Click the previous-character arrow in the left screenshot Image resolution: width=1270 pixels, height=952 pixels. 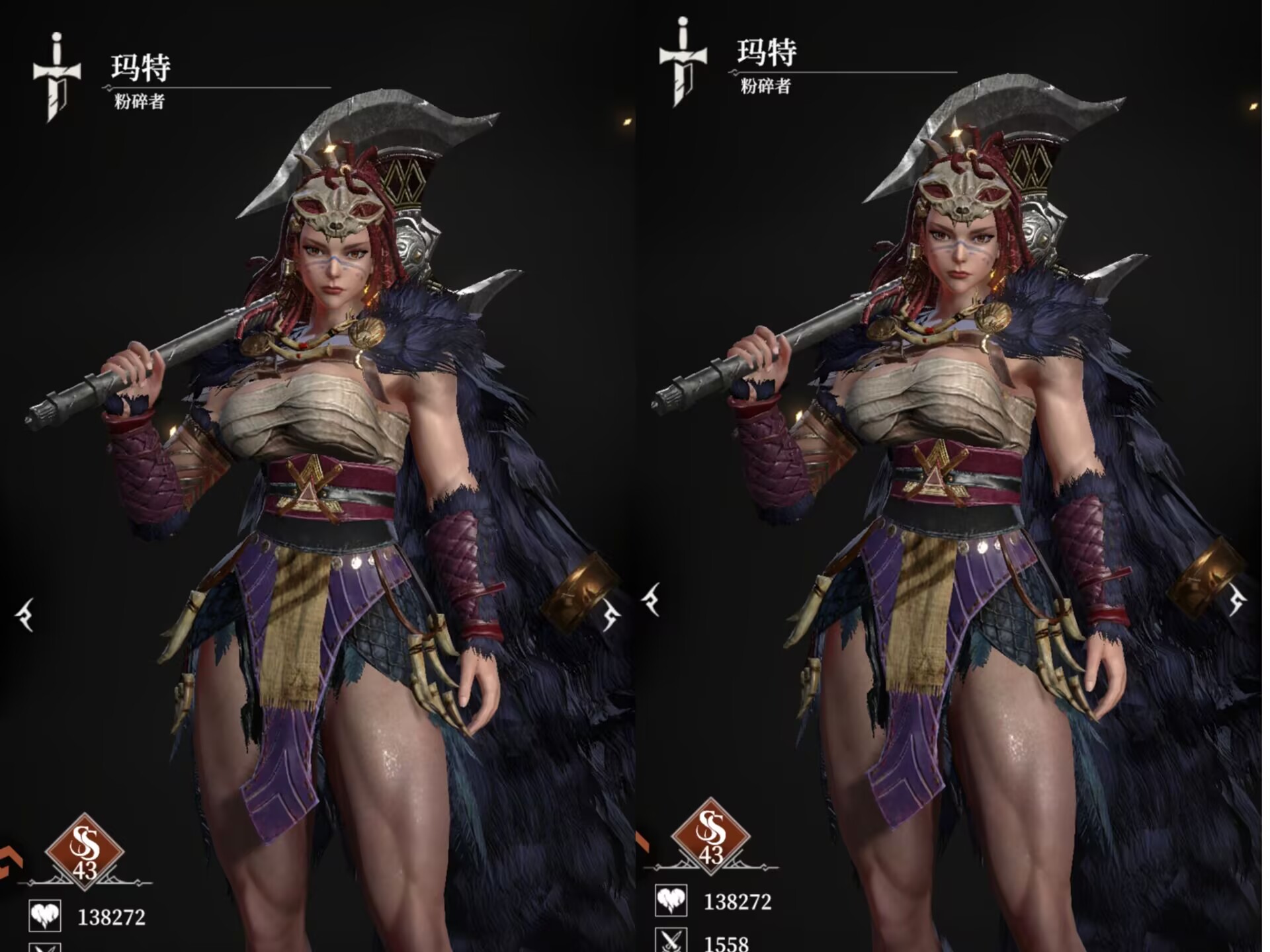[x=25, y=615]
